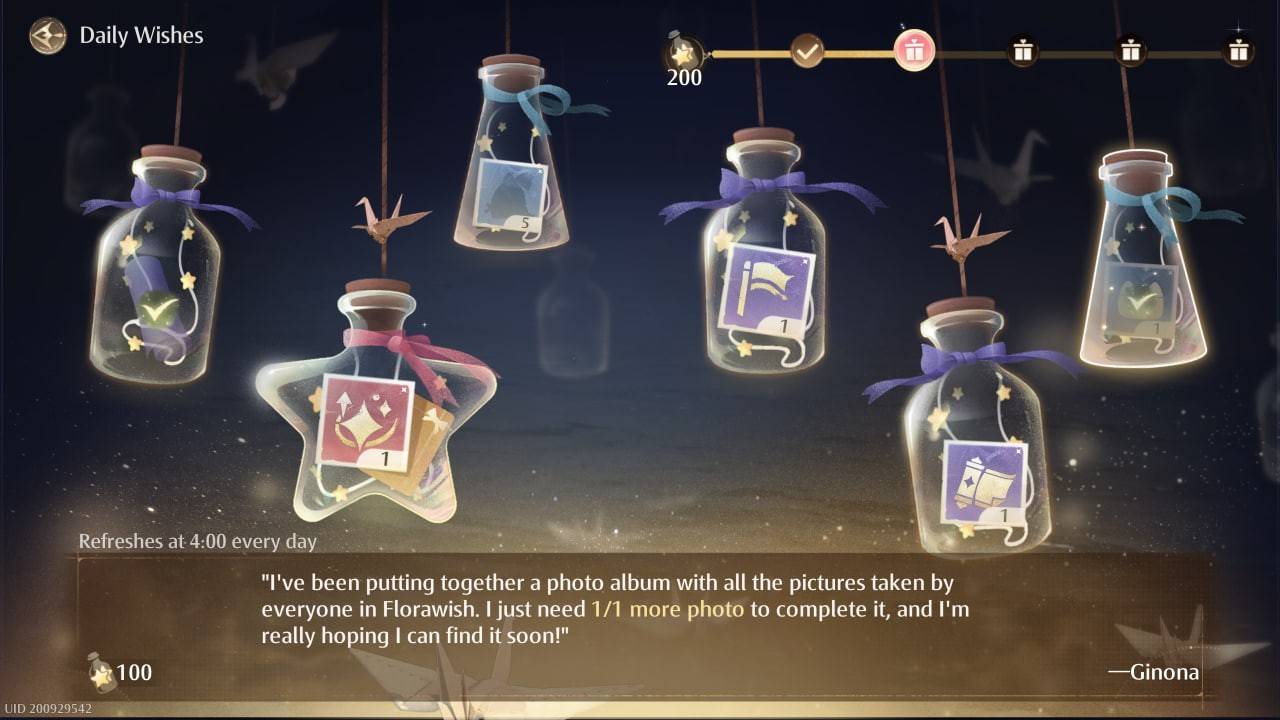Tap the back arrow beside Daily Wishes title
Image resolution: width=1280 pixels, height=720 pixels.
tap(46, 36)
